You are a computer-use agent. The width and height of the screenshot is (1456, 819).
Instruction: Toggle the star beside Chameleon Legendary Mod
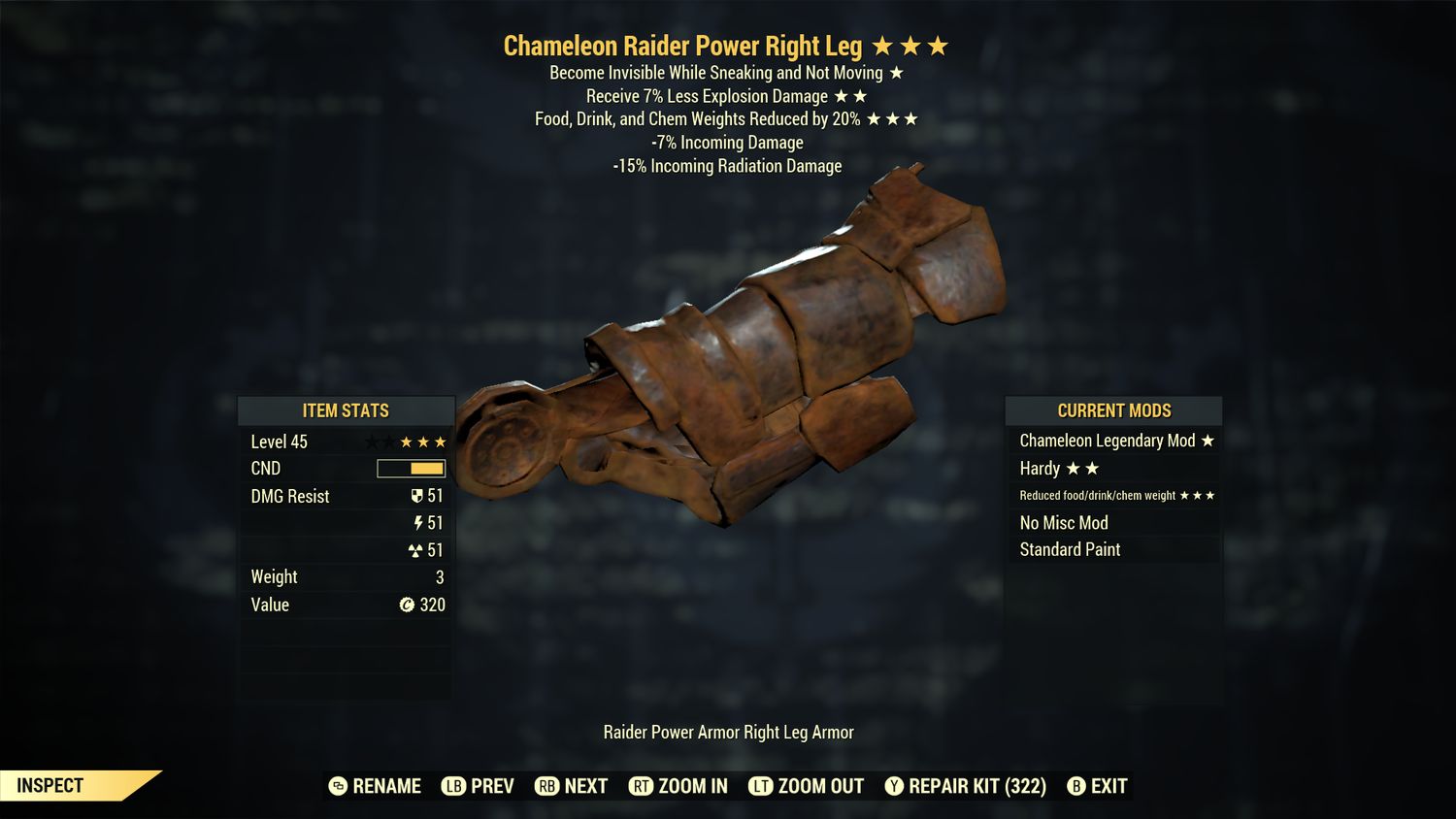(1207, 441)
